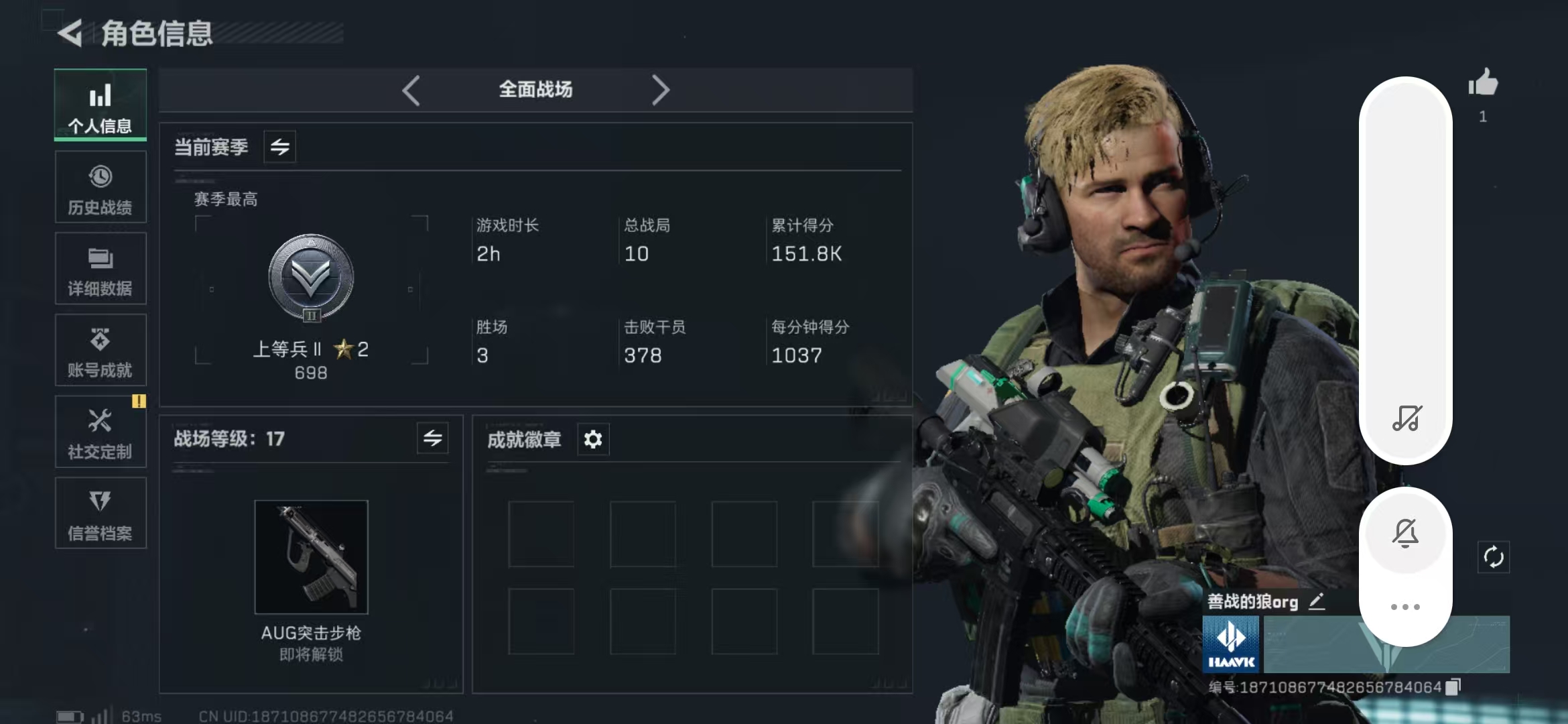Switch game mode with the left arrow
Screen dimensions: 1568x724
[x=411, y=90]
